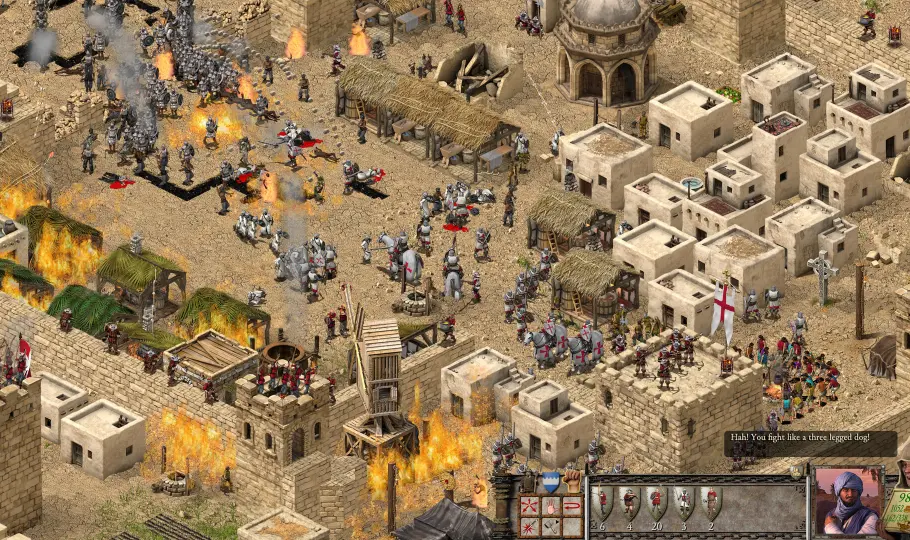Choose the white-clad unit shield showing 3

click(x=684, y=502)
